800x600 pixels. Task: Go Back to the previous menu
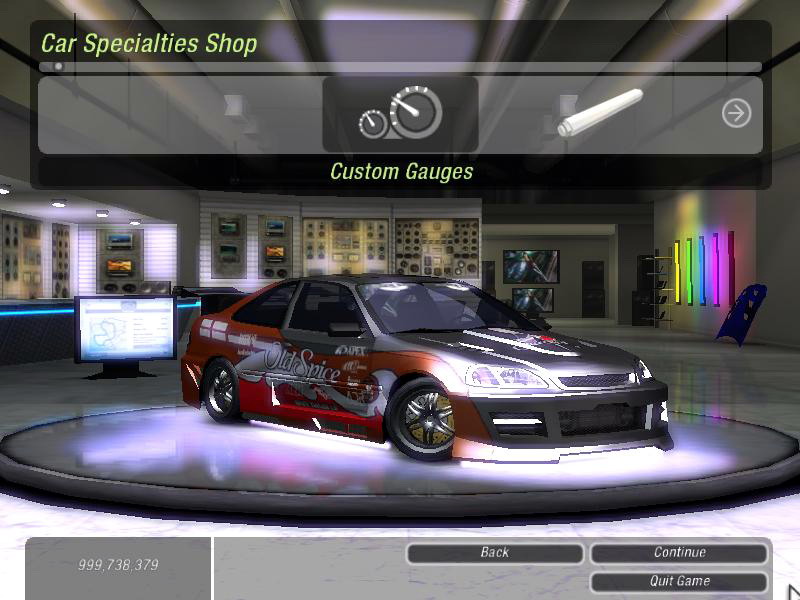click(495, 553)
